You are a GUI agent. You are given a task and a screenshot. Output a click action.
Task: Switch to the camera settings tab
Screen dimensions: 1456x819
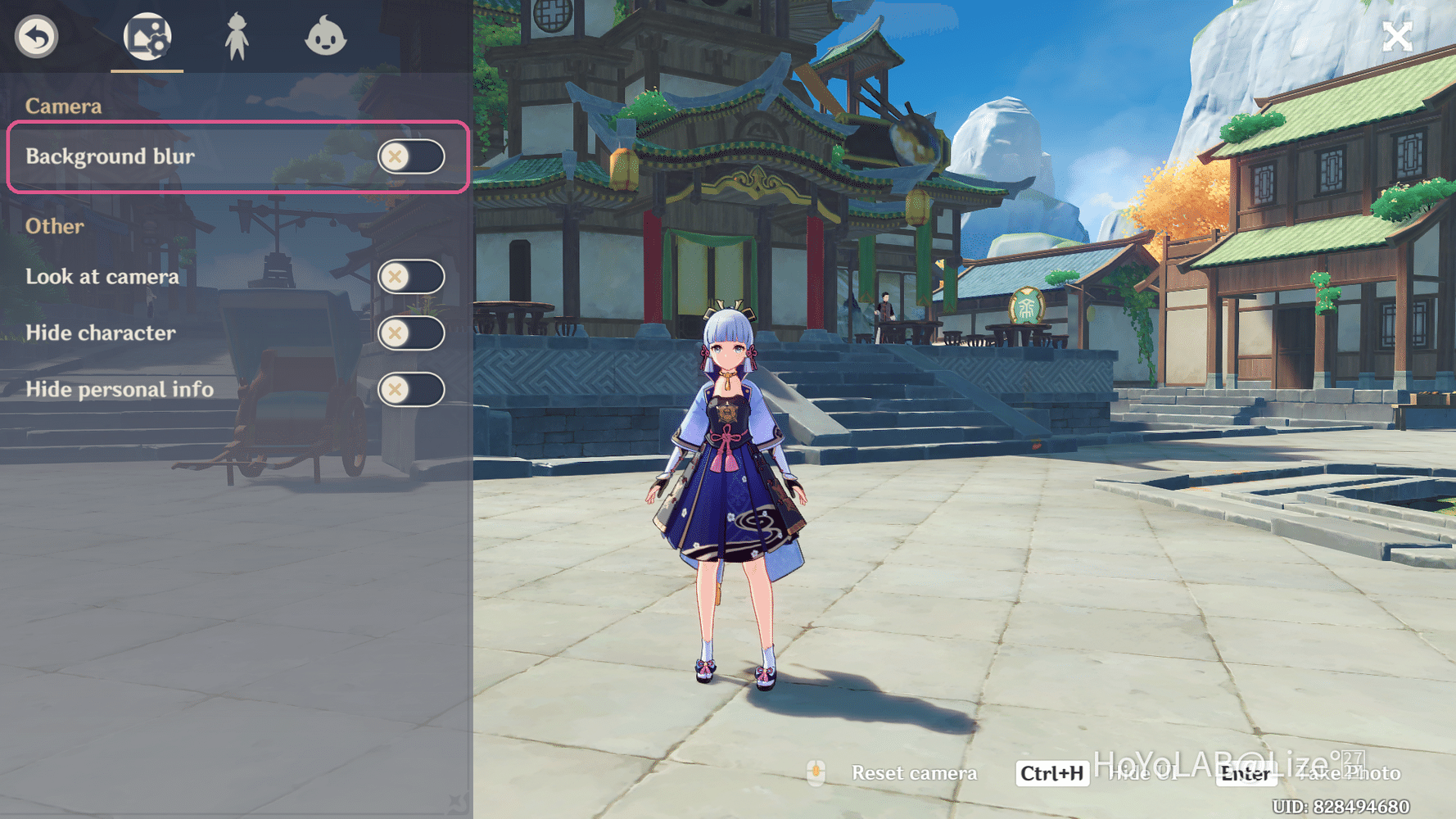click(x=148, y=36)
